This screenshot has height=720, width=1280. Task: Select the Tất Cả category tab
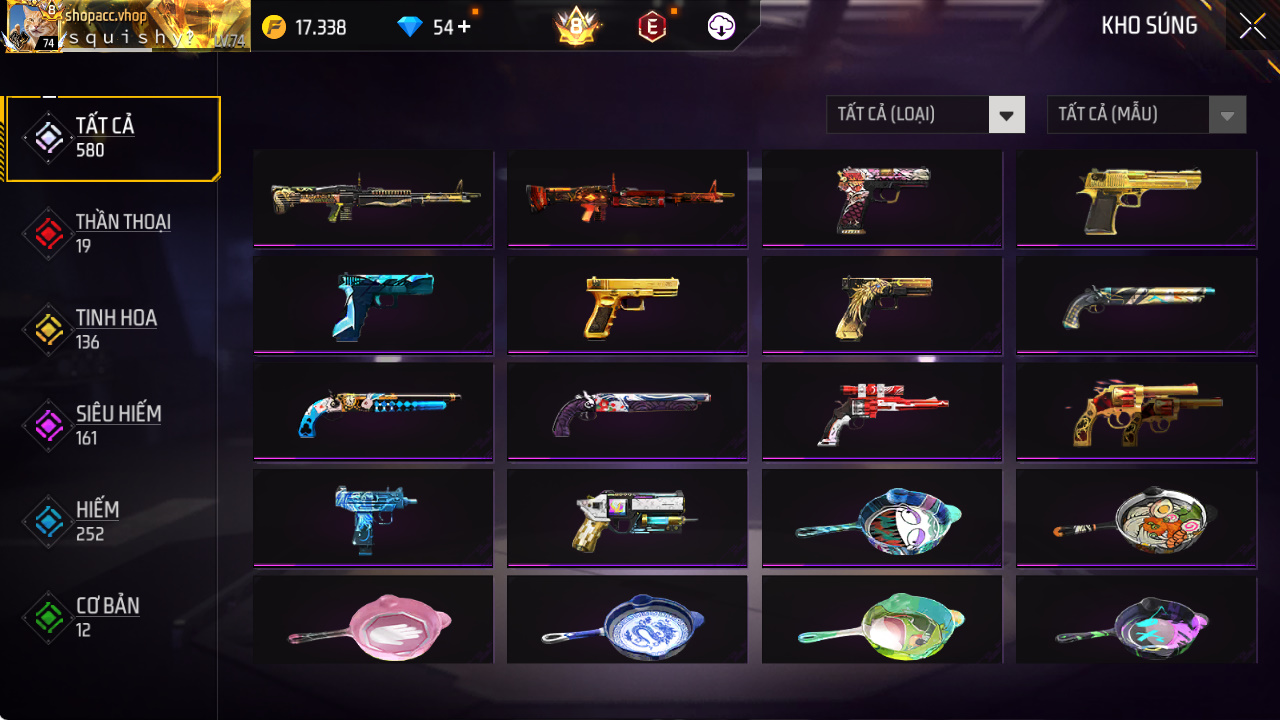tap(112, 138)
